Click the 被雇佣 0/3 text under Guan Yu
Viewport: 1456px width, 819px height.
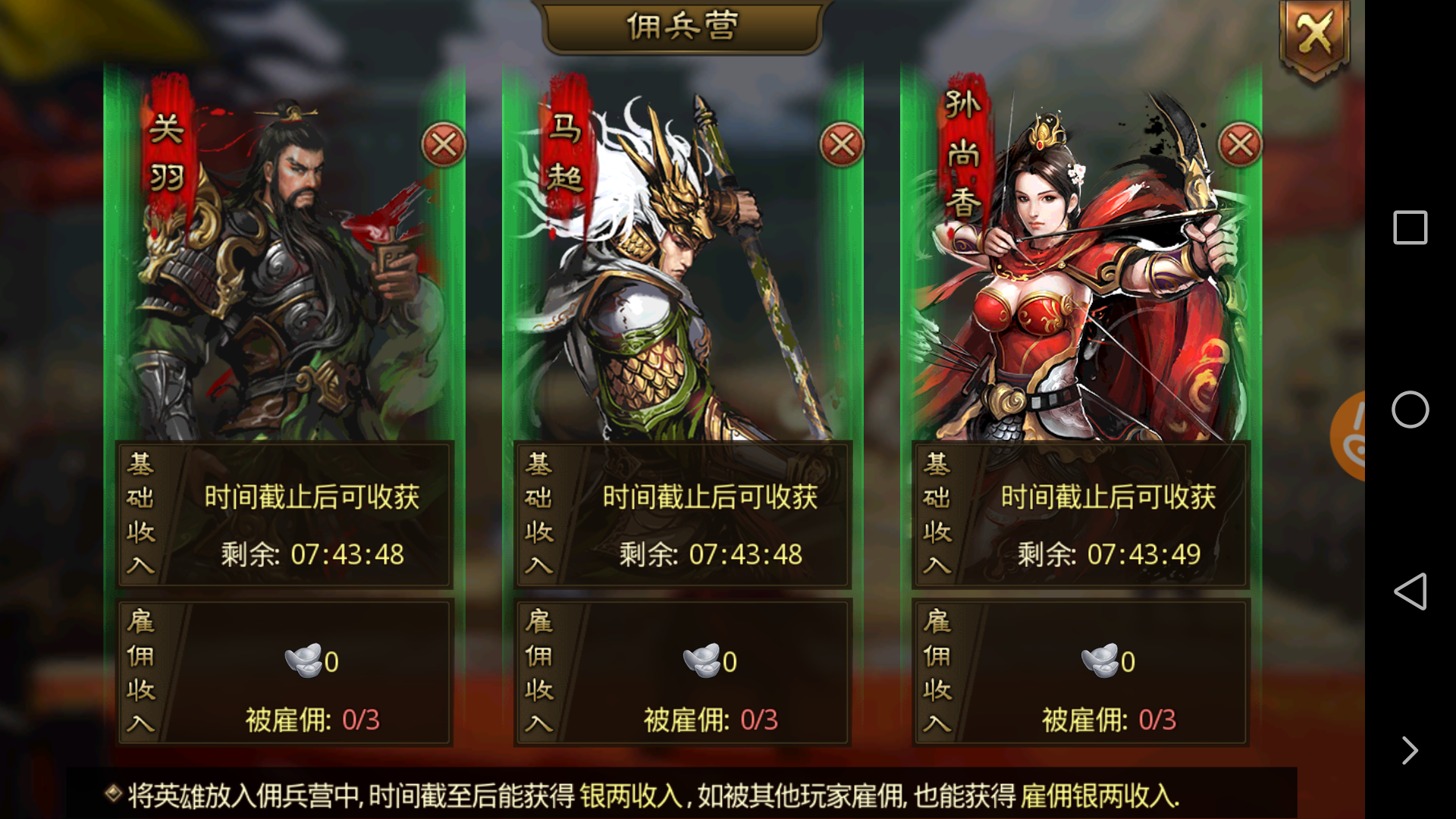tap(311, 719)
